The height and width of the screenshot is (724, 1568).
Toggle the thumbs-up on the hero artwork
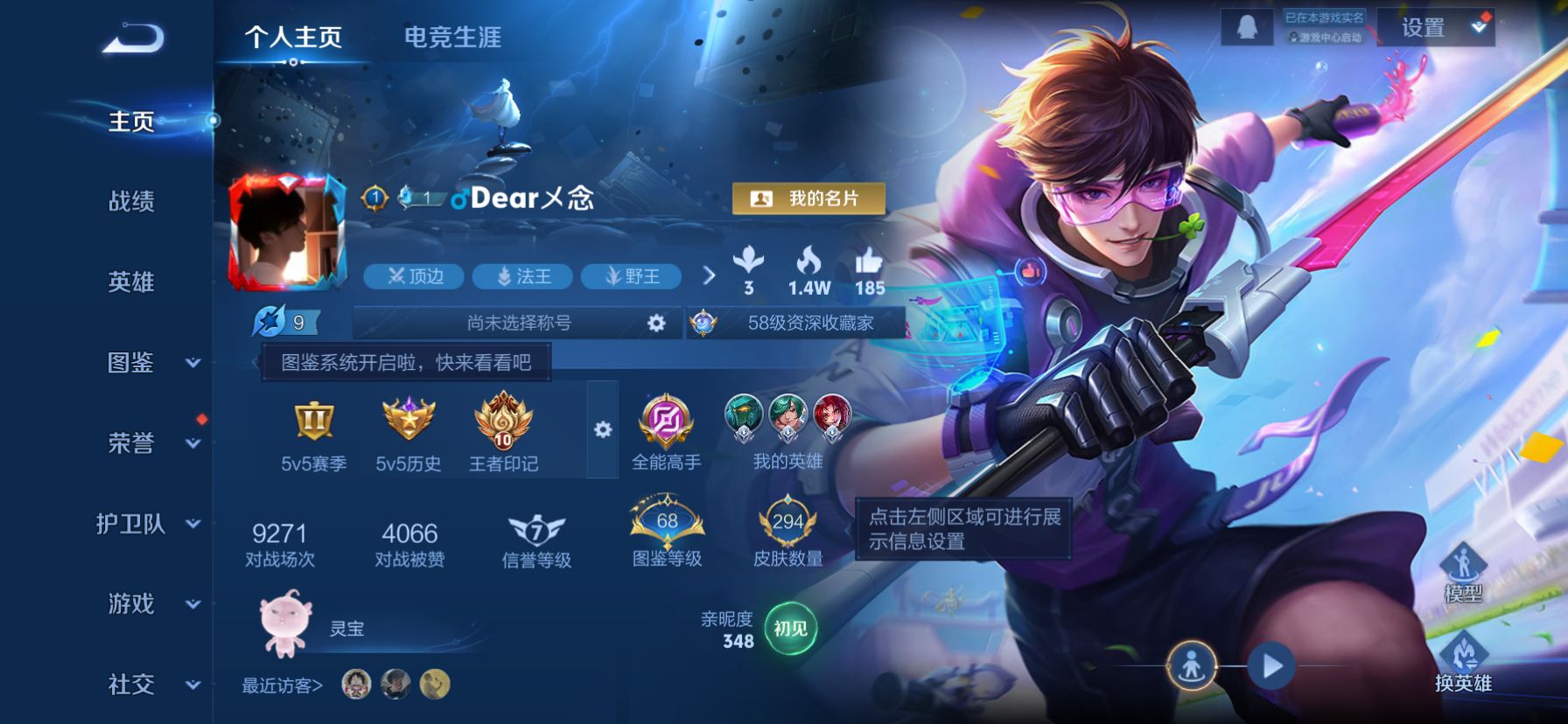pos(1030,270)
